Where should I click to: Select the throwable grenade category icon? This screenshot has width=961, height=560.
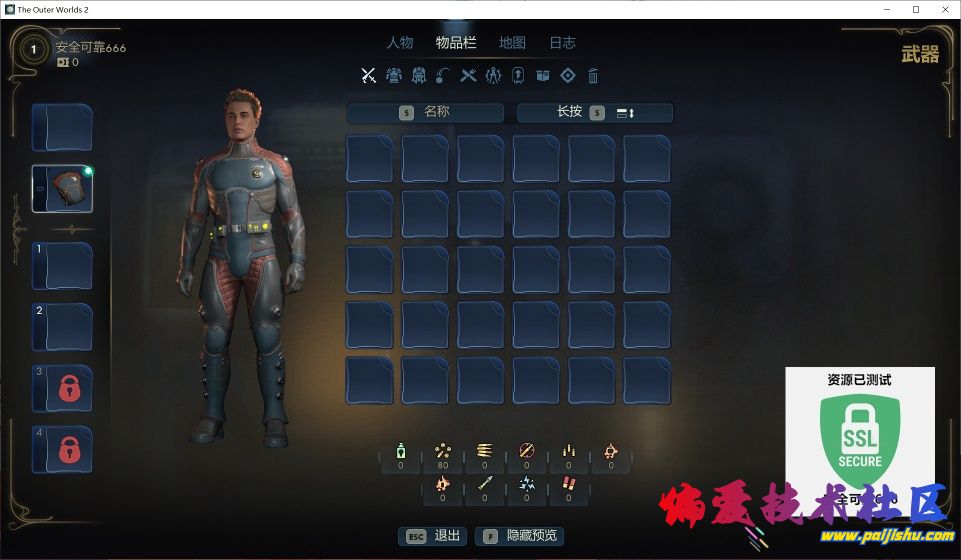click(443, 75)
